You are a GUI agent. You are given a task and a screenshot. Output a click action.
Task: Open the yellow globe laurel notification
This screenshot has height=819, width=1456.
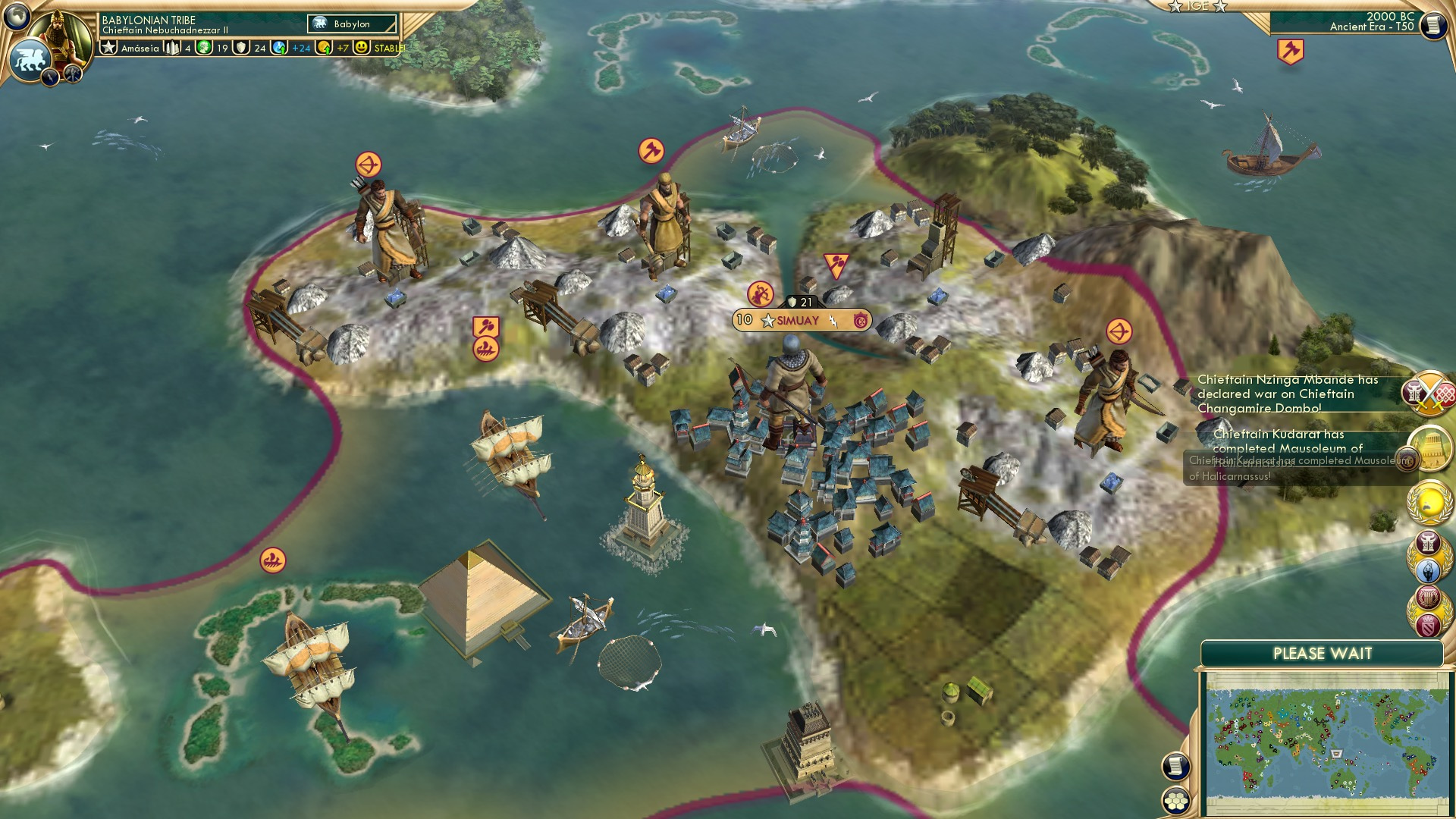(1430, 502)
